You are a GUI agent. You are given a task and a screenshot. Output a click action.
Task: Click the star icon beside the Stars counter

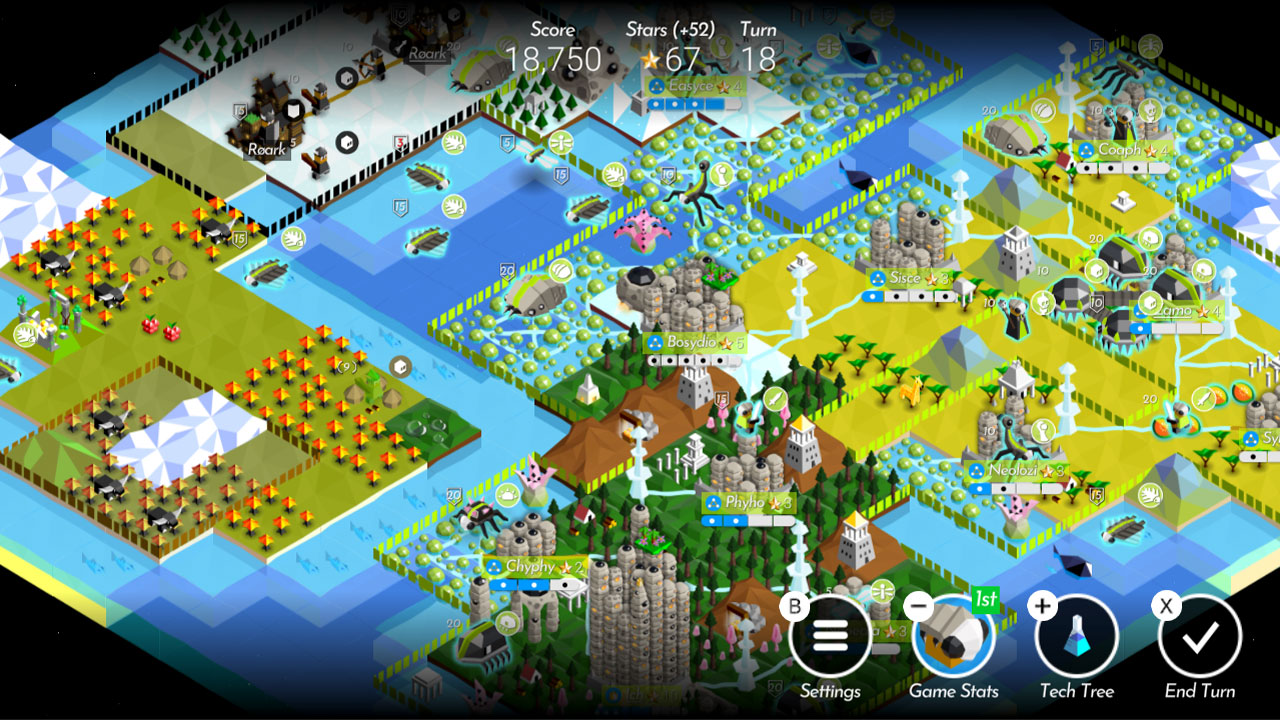(x=652, y=60)
